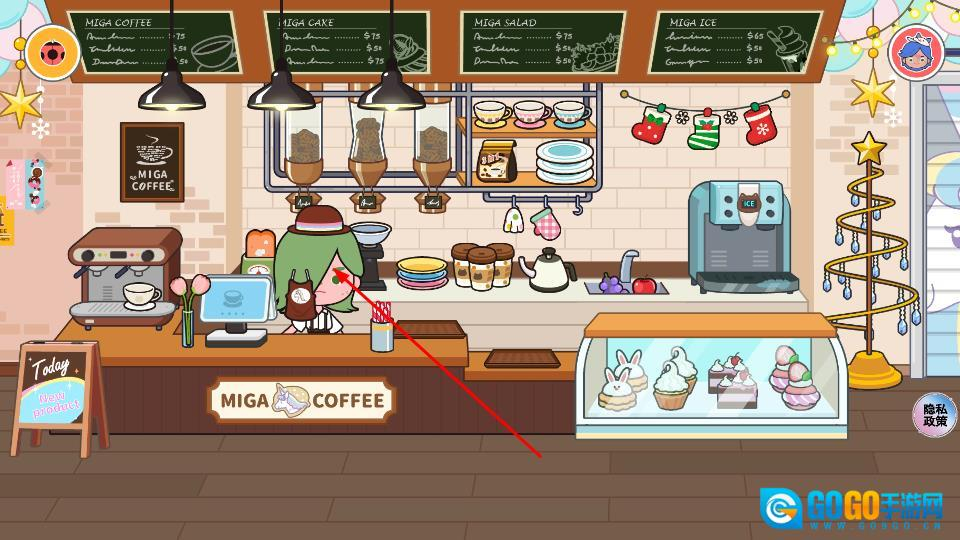Image resolution: width=960 pixels, height=540 pixels.
Task: Open the 隐私政策 privacy policy button
Action: click(935, 415)
